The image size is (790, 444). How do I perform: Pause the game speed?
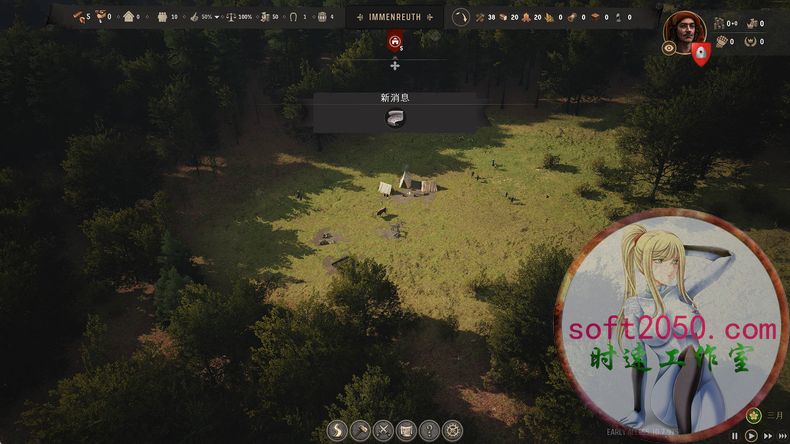pos(735,436)
